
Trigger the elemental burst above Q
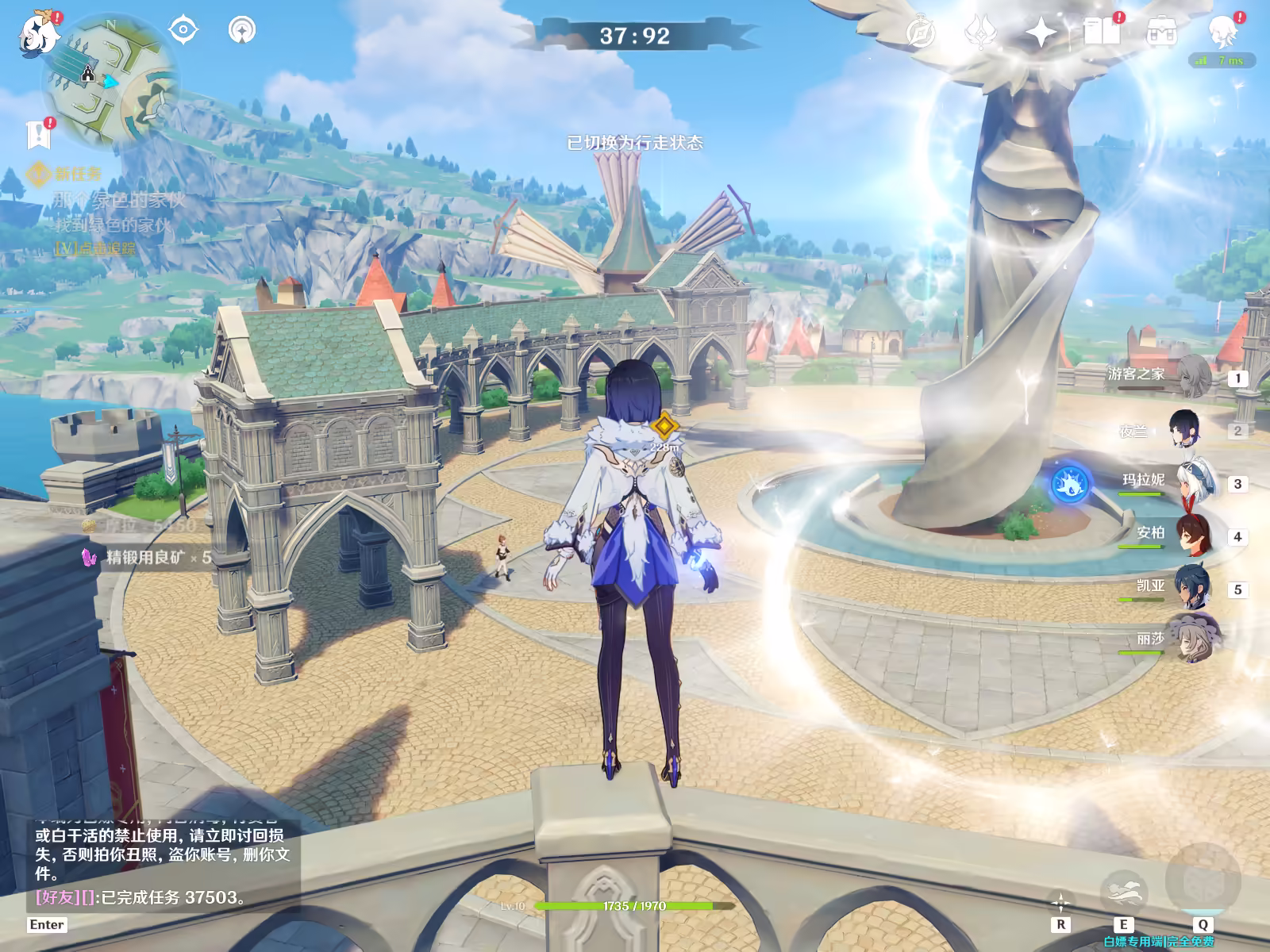tap(1202, 879)
